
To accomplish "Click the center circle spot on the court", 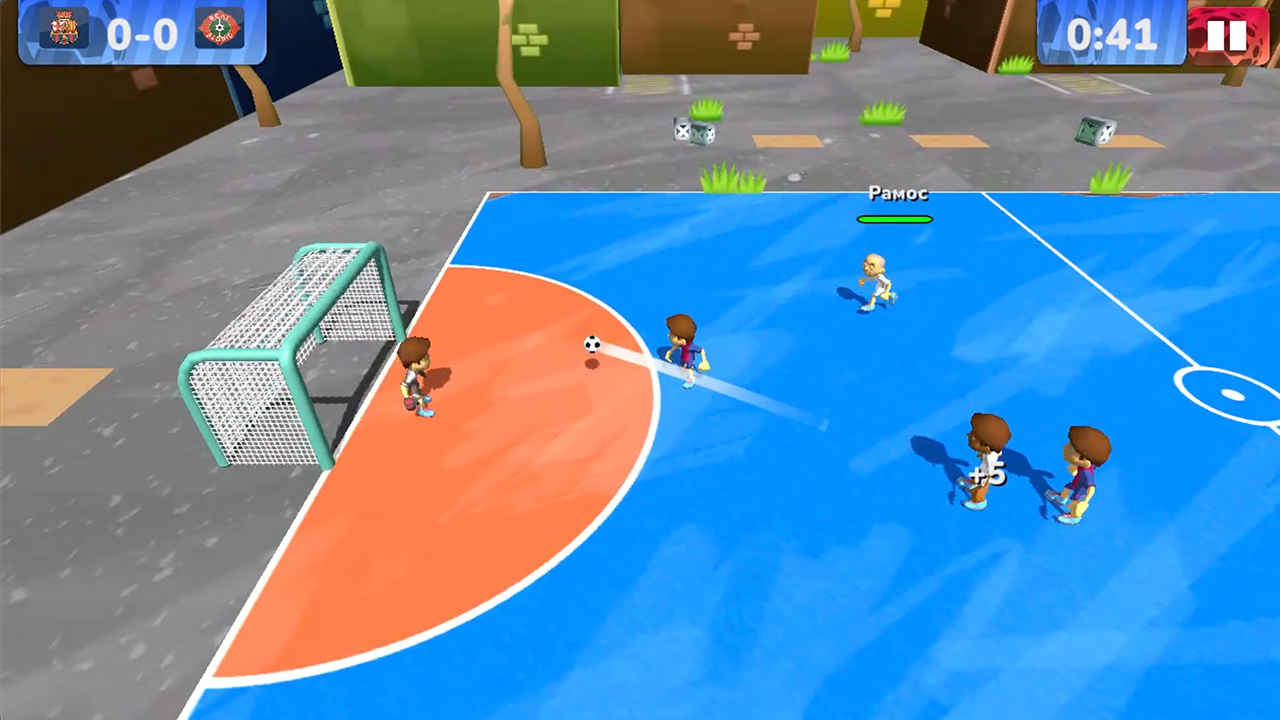I will pos(1232,395).
